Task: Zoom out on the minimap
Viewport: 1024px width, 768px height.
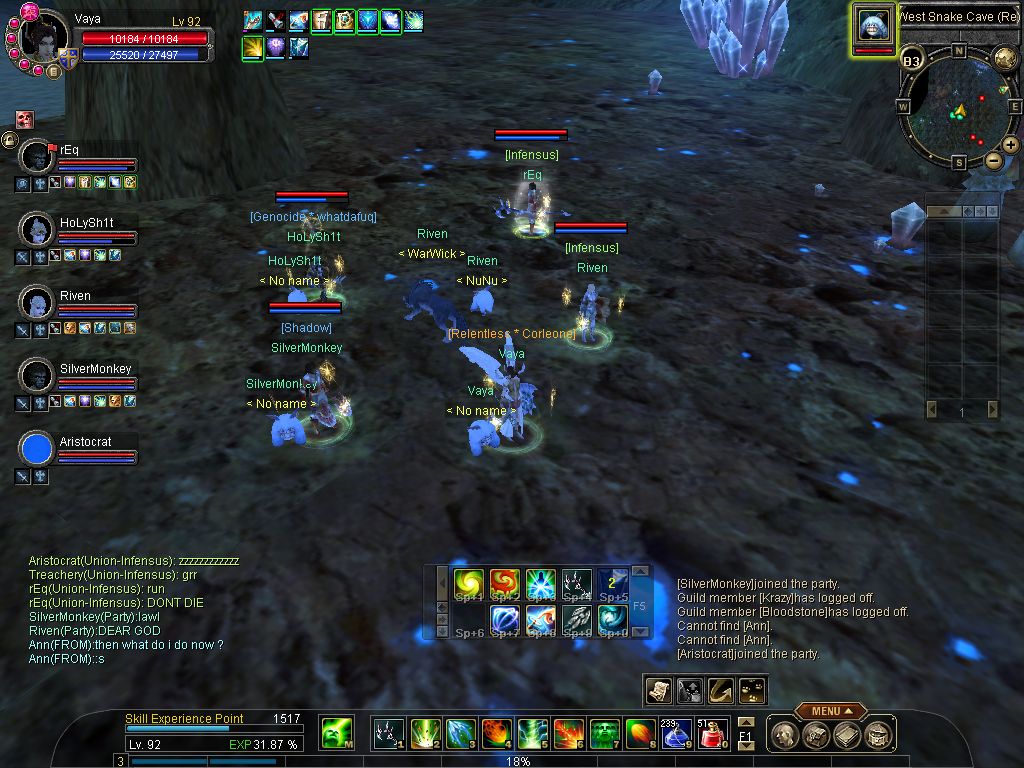Action: click(993, 160)
